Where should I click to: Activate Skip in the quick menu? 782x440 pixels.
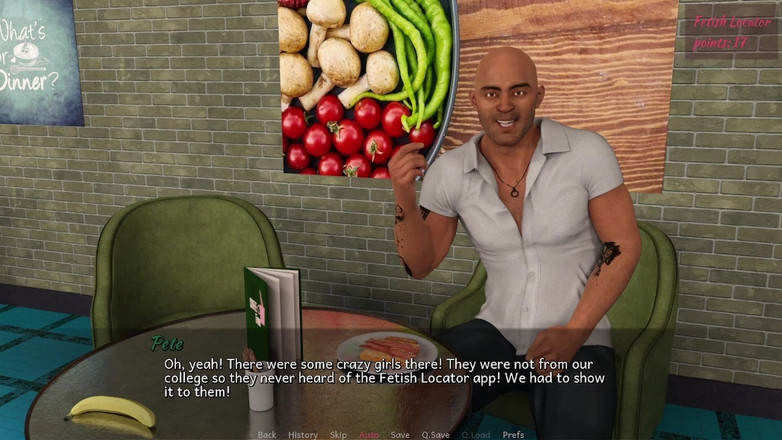tap(339, 435)
